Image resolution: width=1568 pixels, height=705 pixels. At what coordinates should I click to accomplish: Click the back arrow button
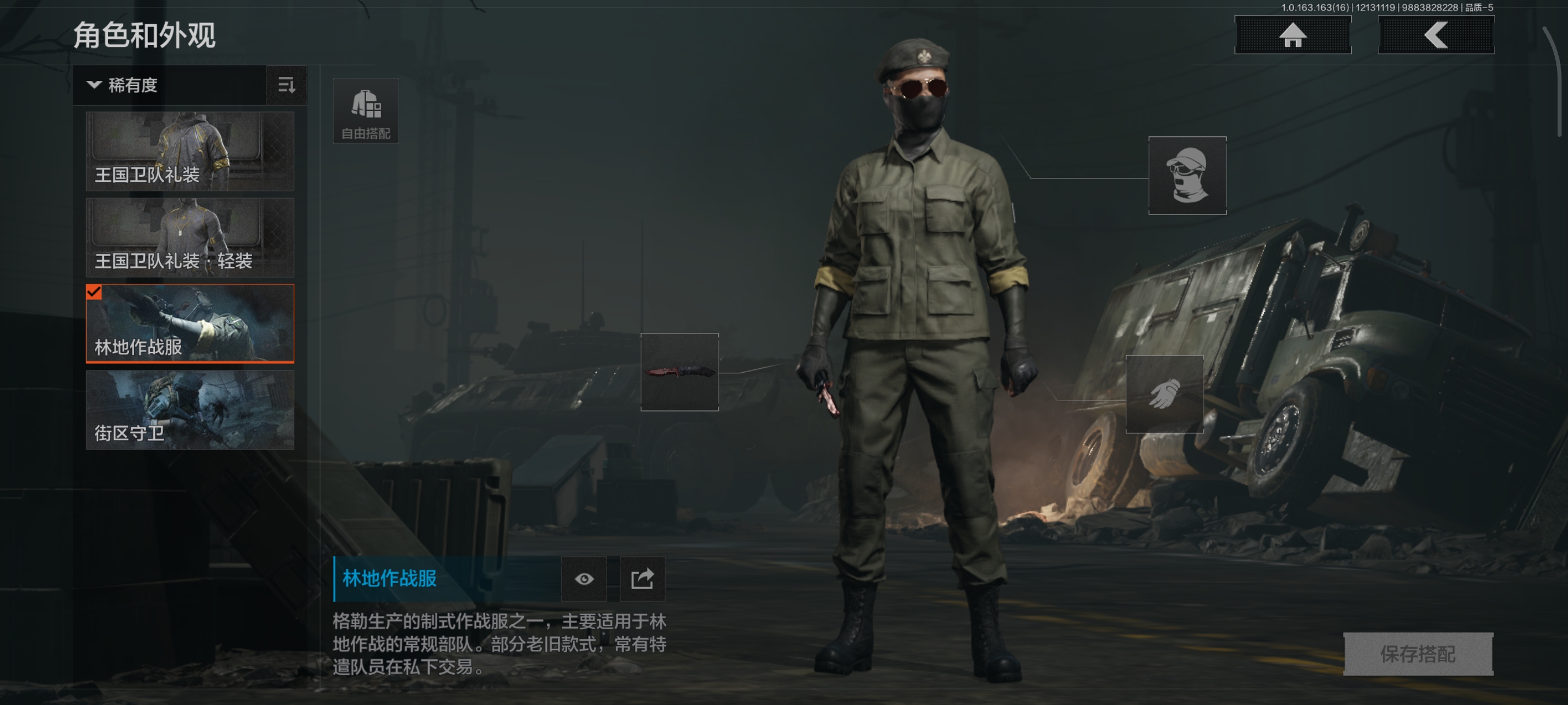pyautogui.click(x=1435, y=35)
